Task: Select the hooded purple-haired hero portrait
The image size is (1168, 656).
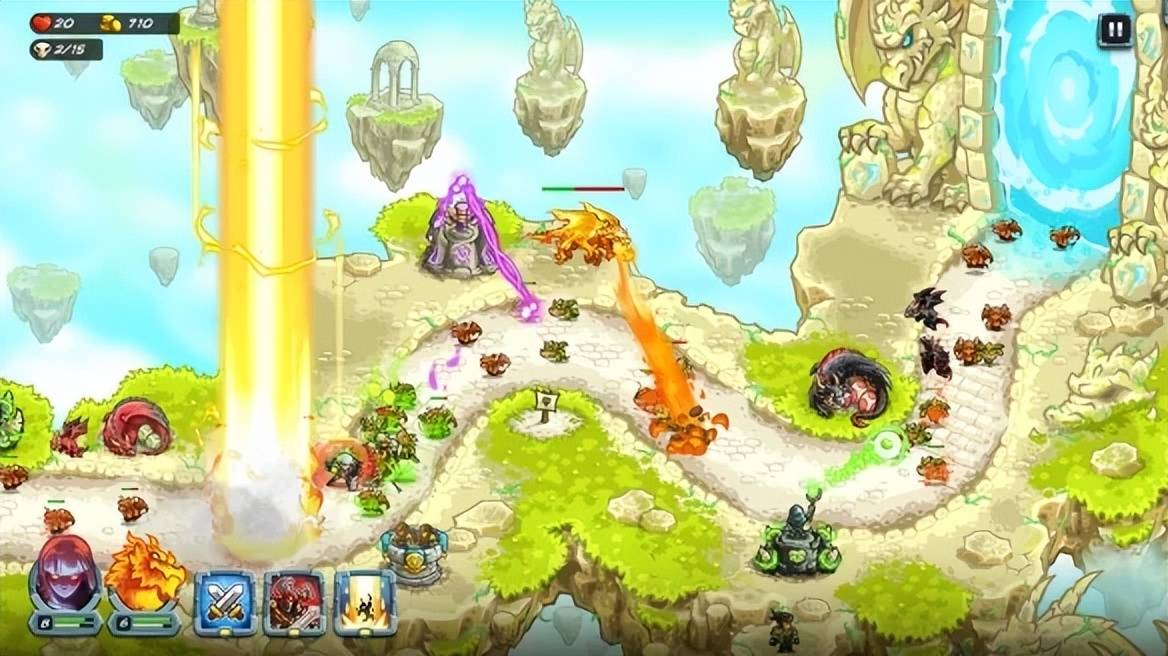Action: (x=65, y=574)
